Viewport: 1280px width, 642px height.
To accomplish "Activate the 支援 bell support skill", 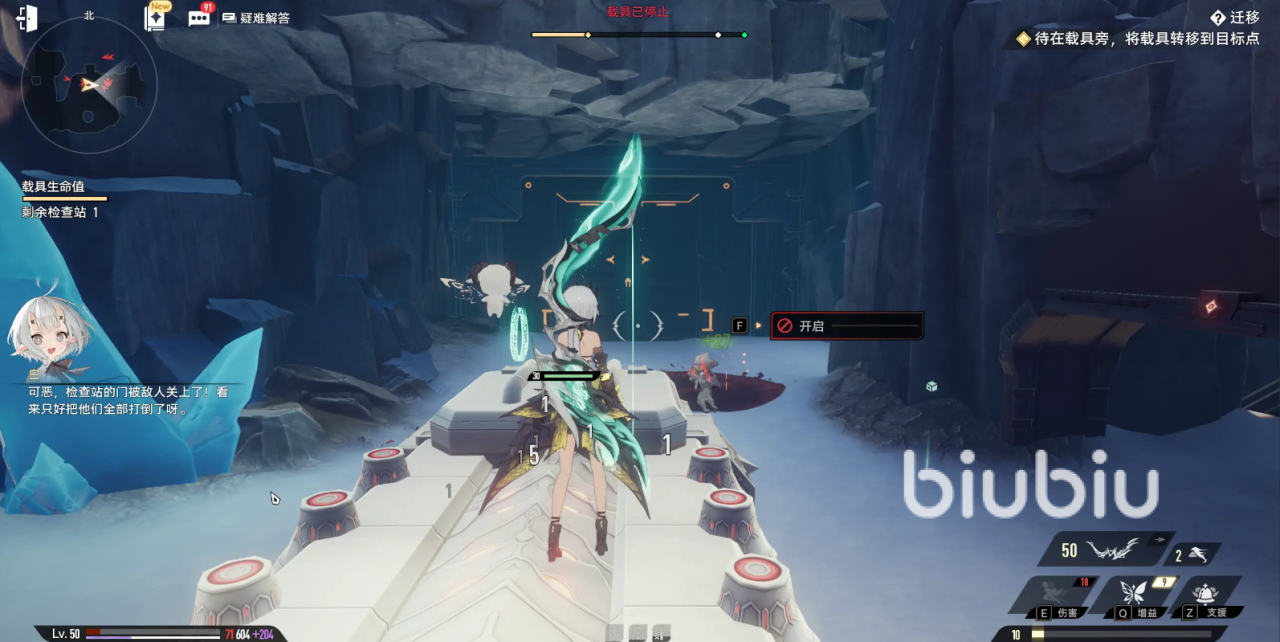I will tap(1210, 595).
